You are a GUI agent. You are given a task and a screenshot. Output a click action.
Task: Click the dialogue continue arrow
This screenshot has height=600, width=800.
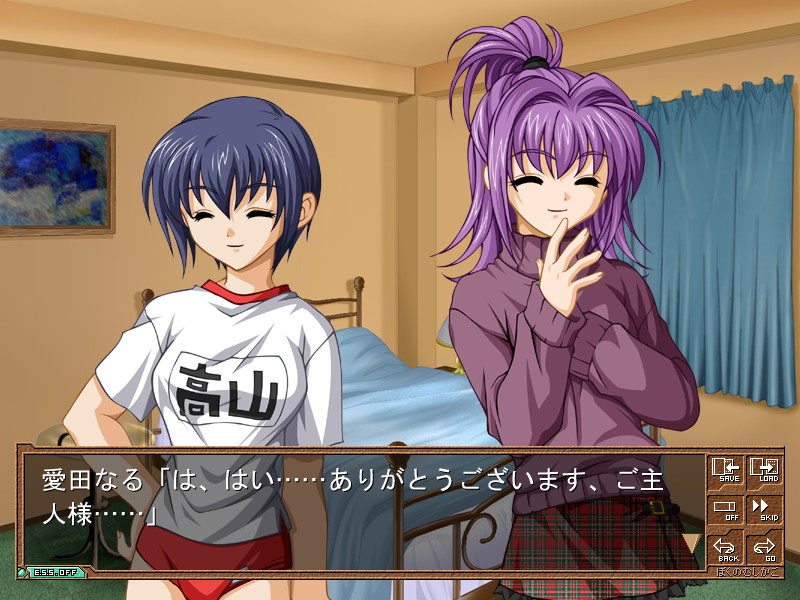click(690, 542)
